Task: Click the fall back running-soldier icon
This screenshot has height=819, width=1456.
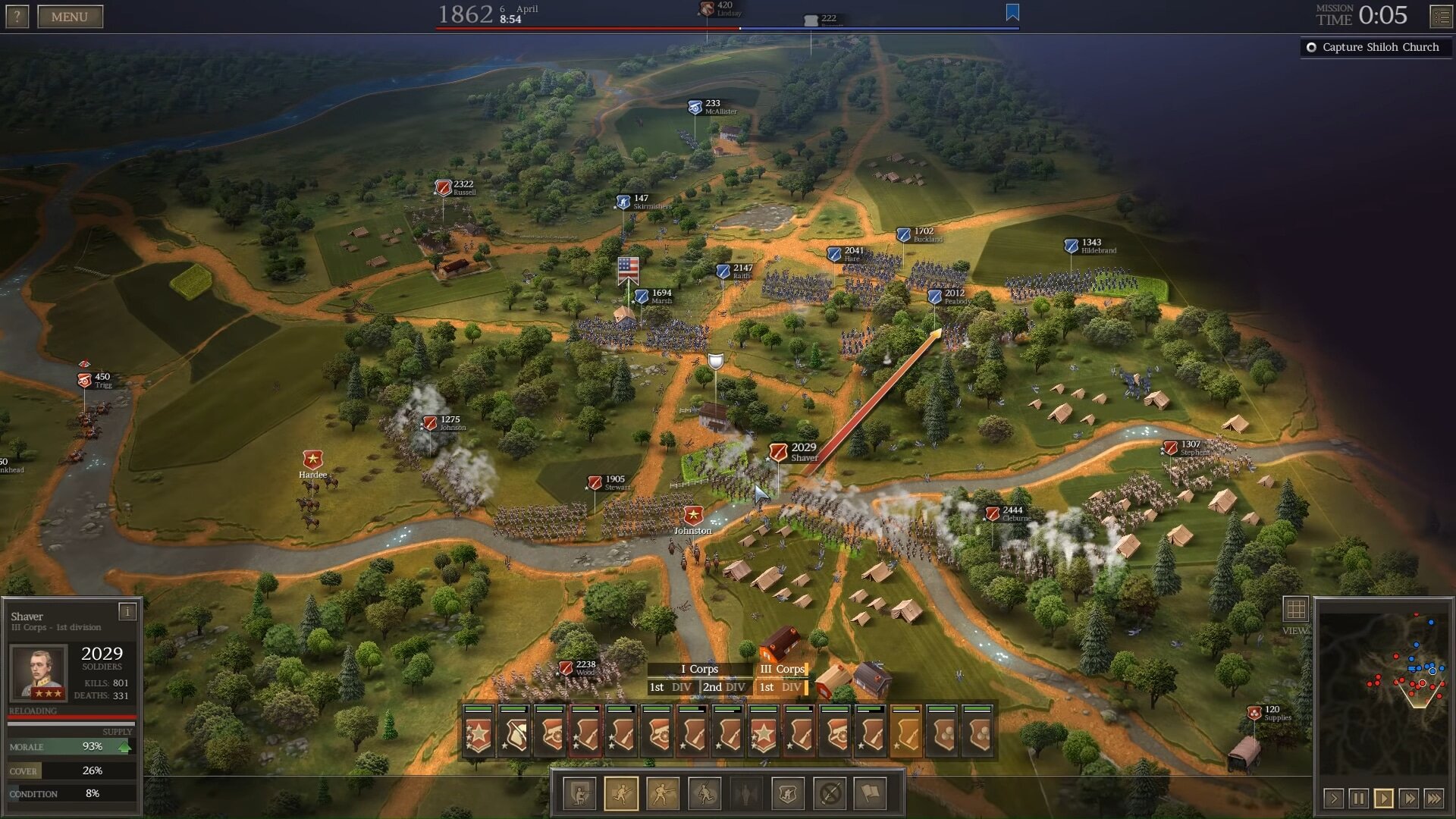Action: click(x=704, y=793)
